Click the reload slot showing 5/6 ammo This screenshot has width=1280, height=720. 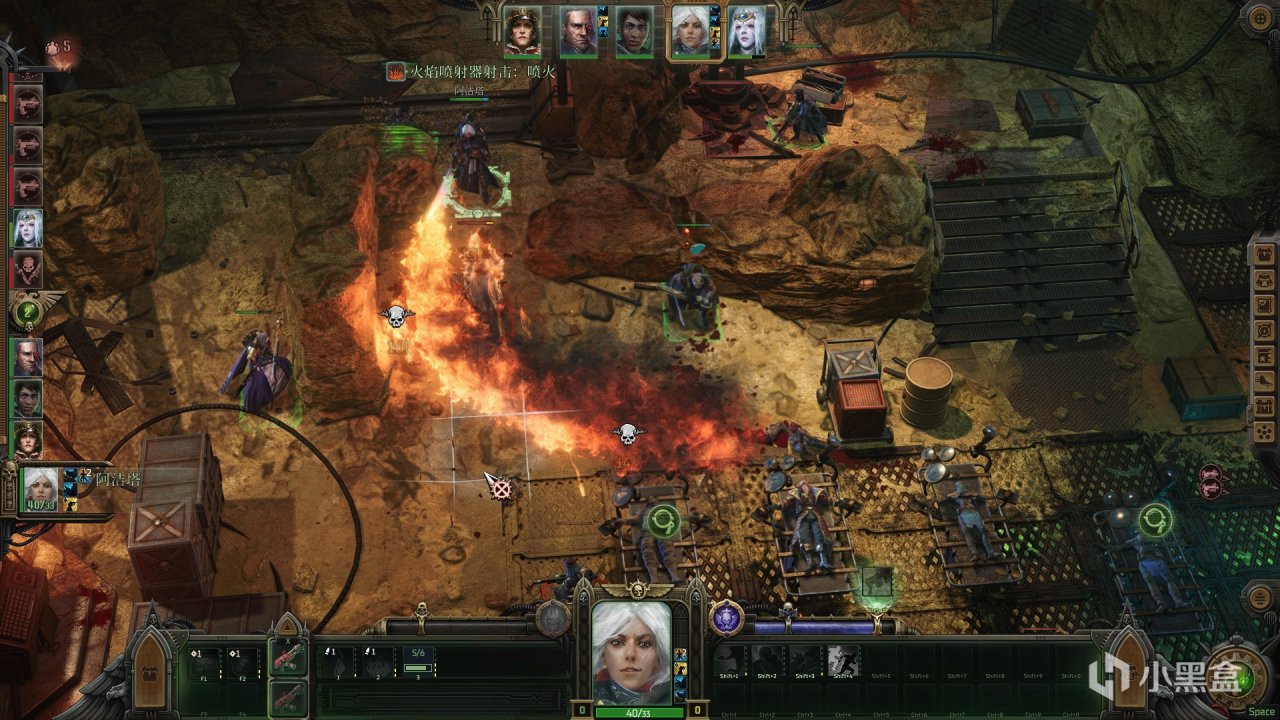pyautogui.click(x=418, y=662)
